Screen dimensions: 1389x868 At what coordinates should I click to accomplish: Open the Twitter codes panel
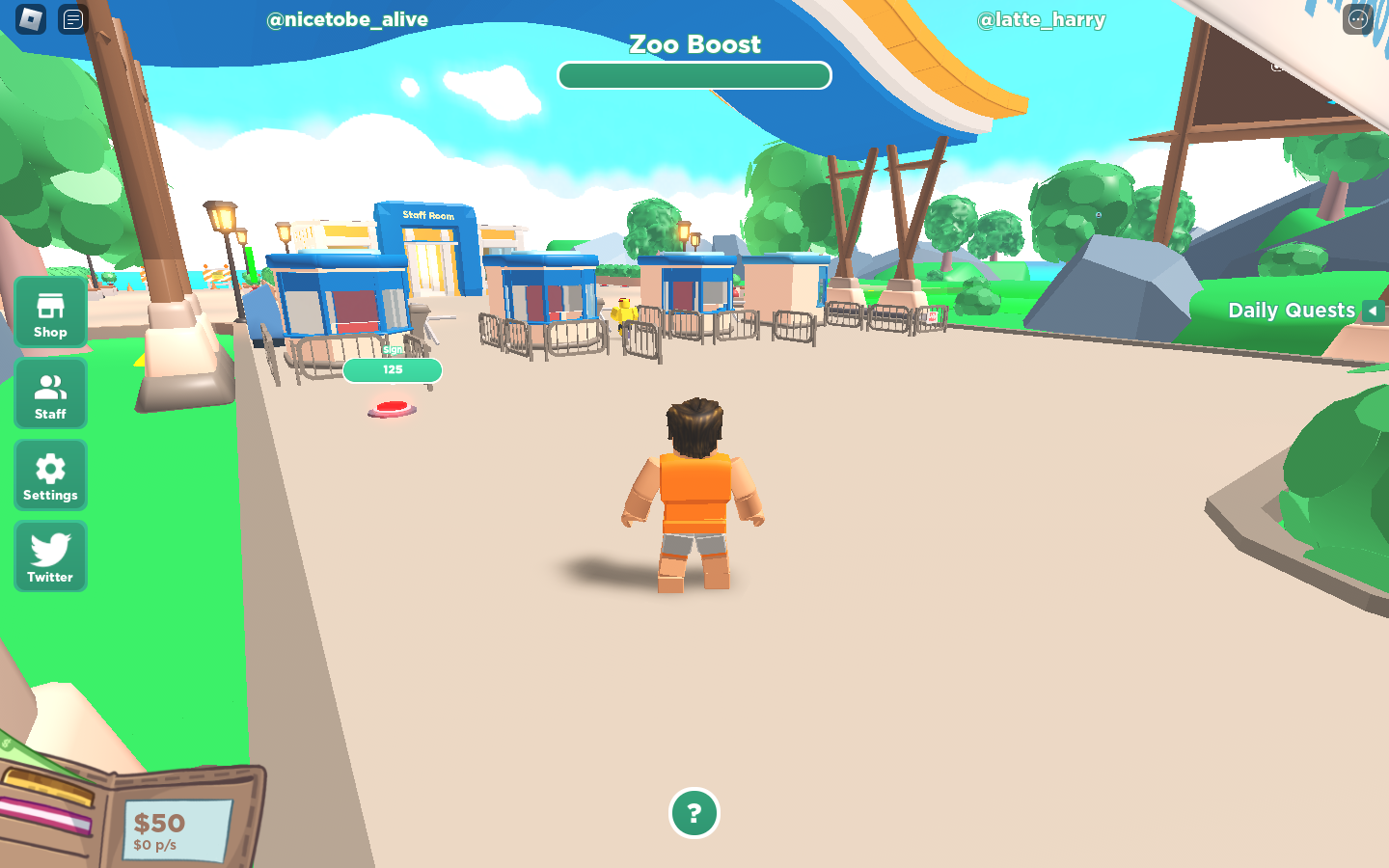tap(50, 556)
